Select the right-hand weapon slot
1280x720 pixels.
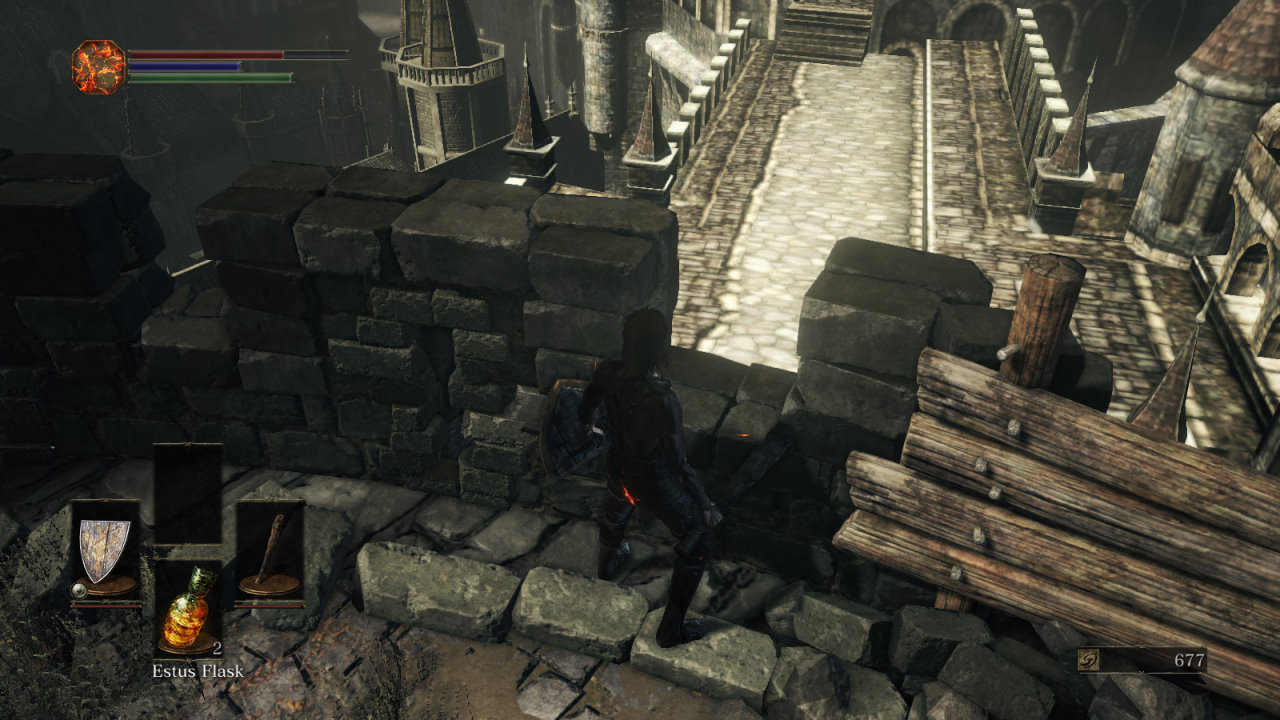pyautogui.click(x=270, y=551)
